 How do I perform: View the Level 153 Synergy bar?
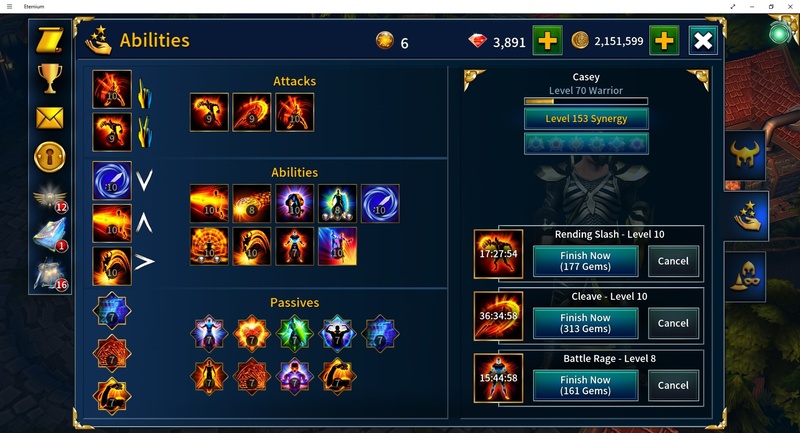pyautogui.click(x=586, y=119)
